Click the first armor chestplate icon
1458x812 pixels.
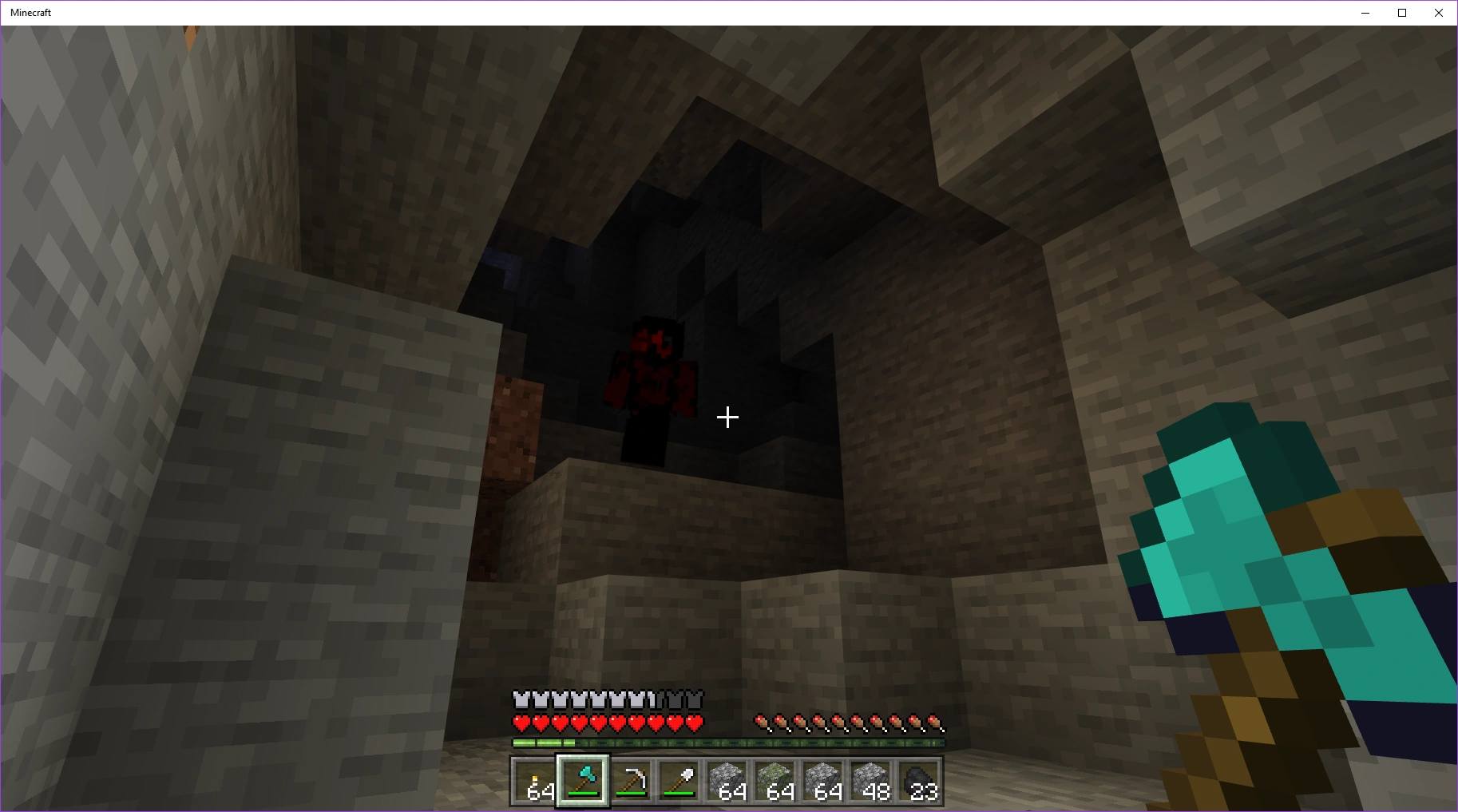[521, 700]
